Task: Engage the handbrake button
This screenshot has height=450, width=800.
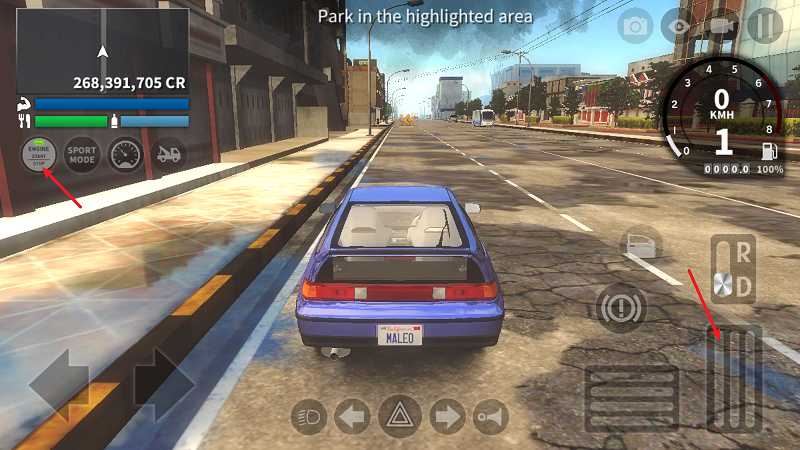Action: point(621,306)
